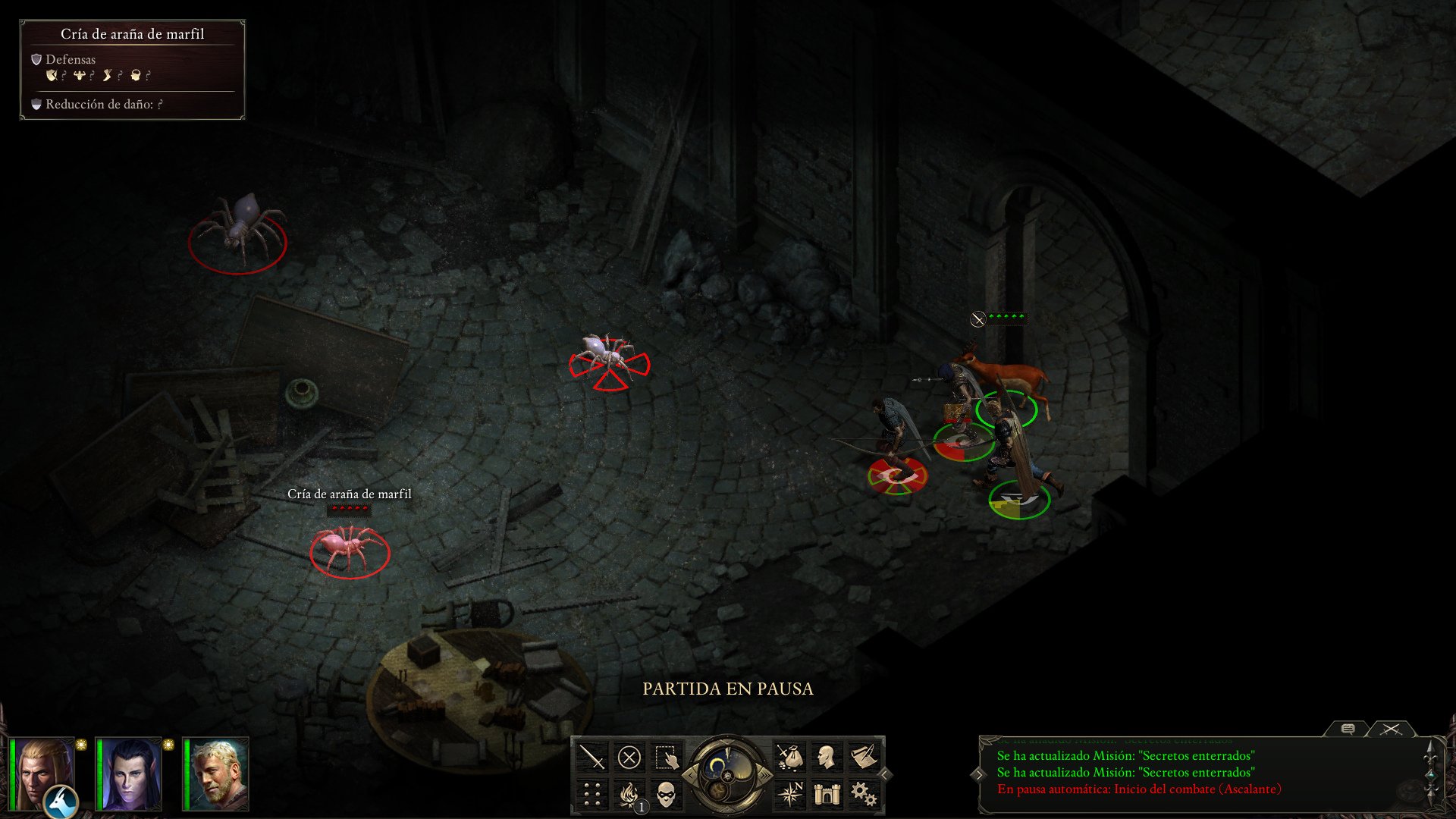Click the slow-speed arrow left of the clock

[691, 775]
